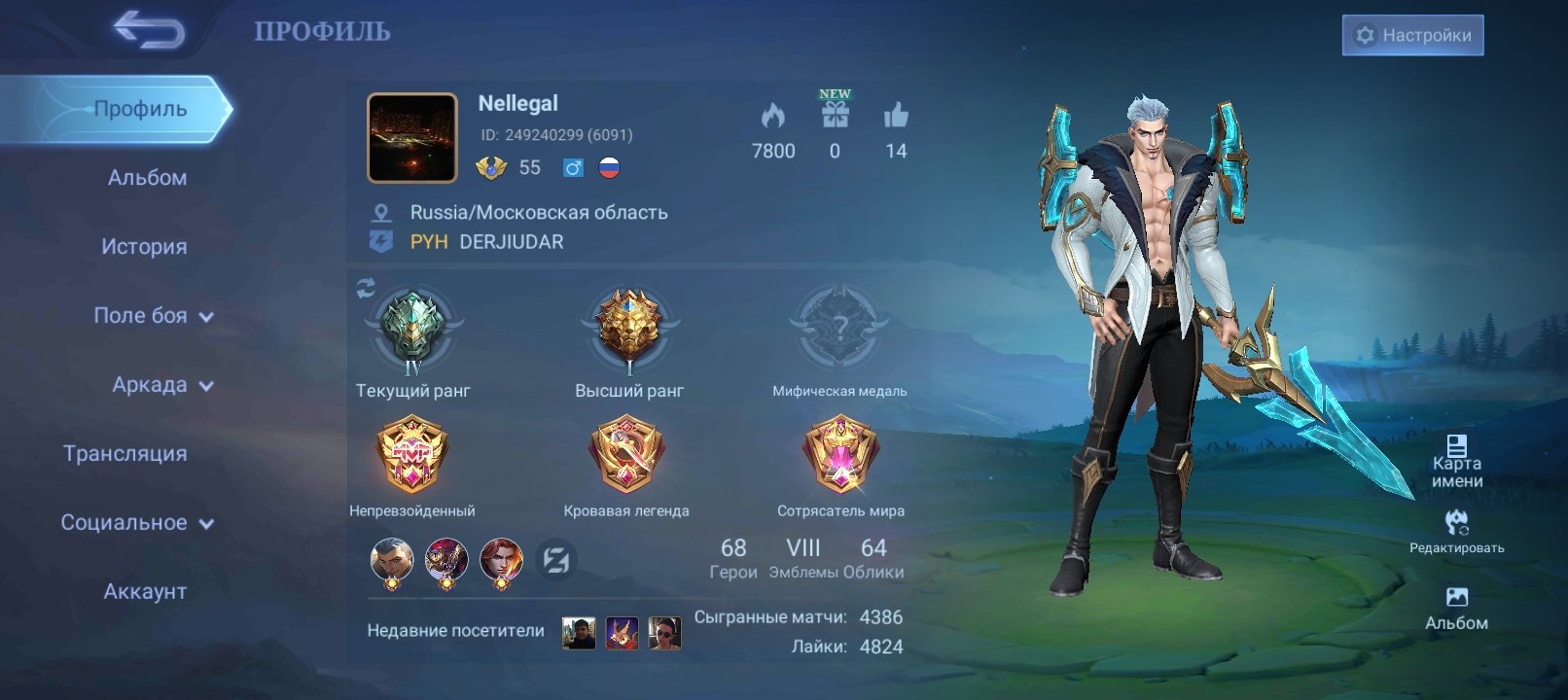Choose the Редактировать hero display button

1456,531
